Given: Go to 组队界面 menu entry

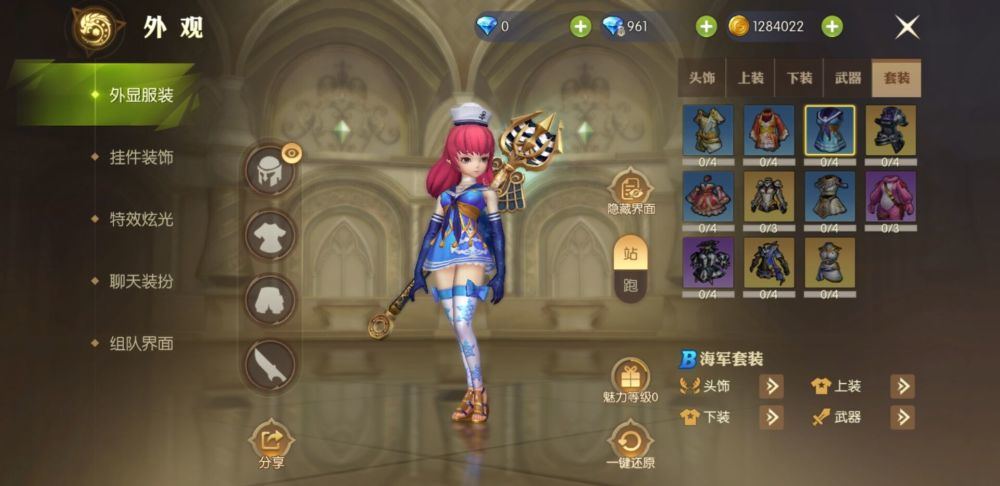Looking at the screenshot, I should [141, 343].
